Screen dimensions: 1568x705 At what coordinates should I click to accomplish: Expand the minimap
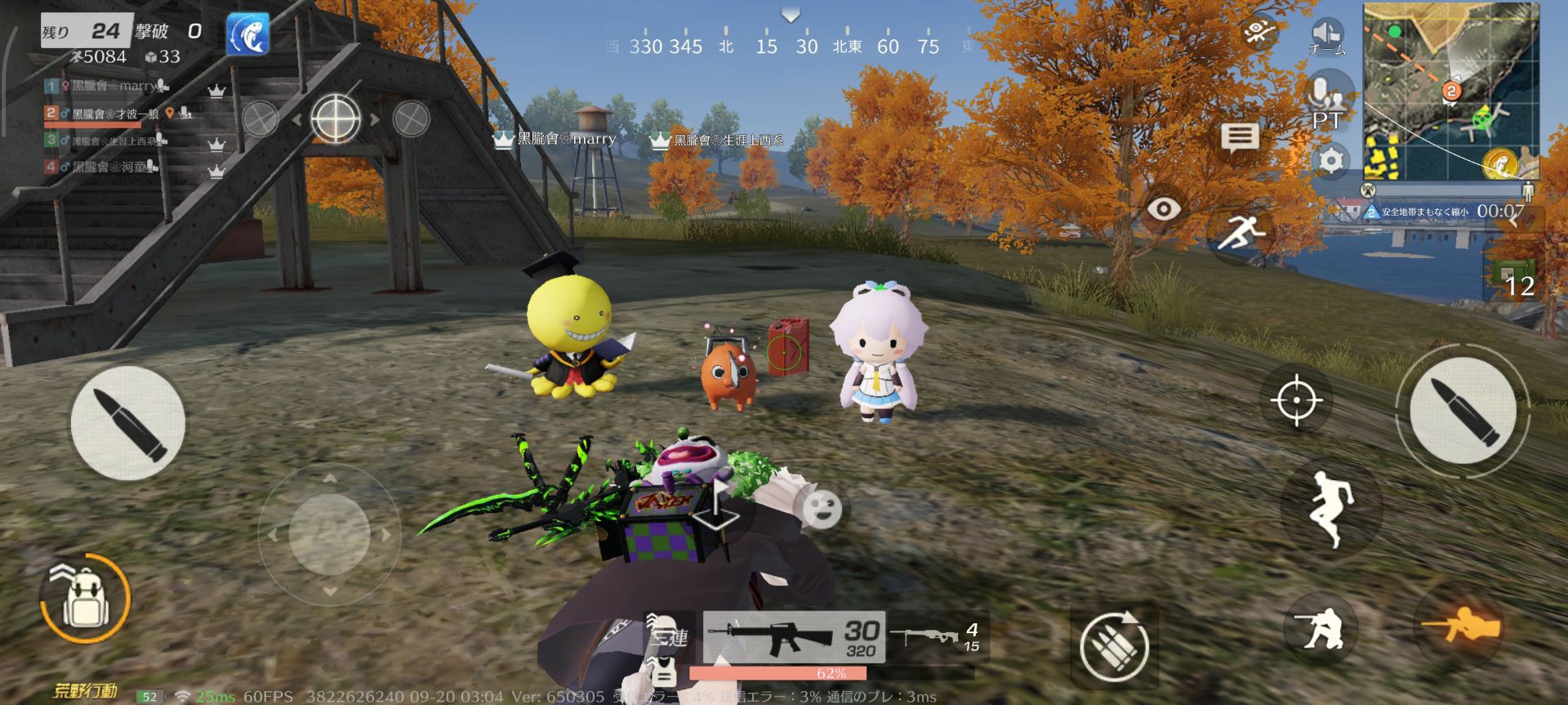1450,91
